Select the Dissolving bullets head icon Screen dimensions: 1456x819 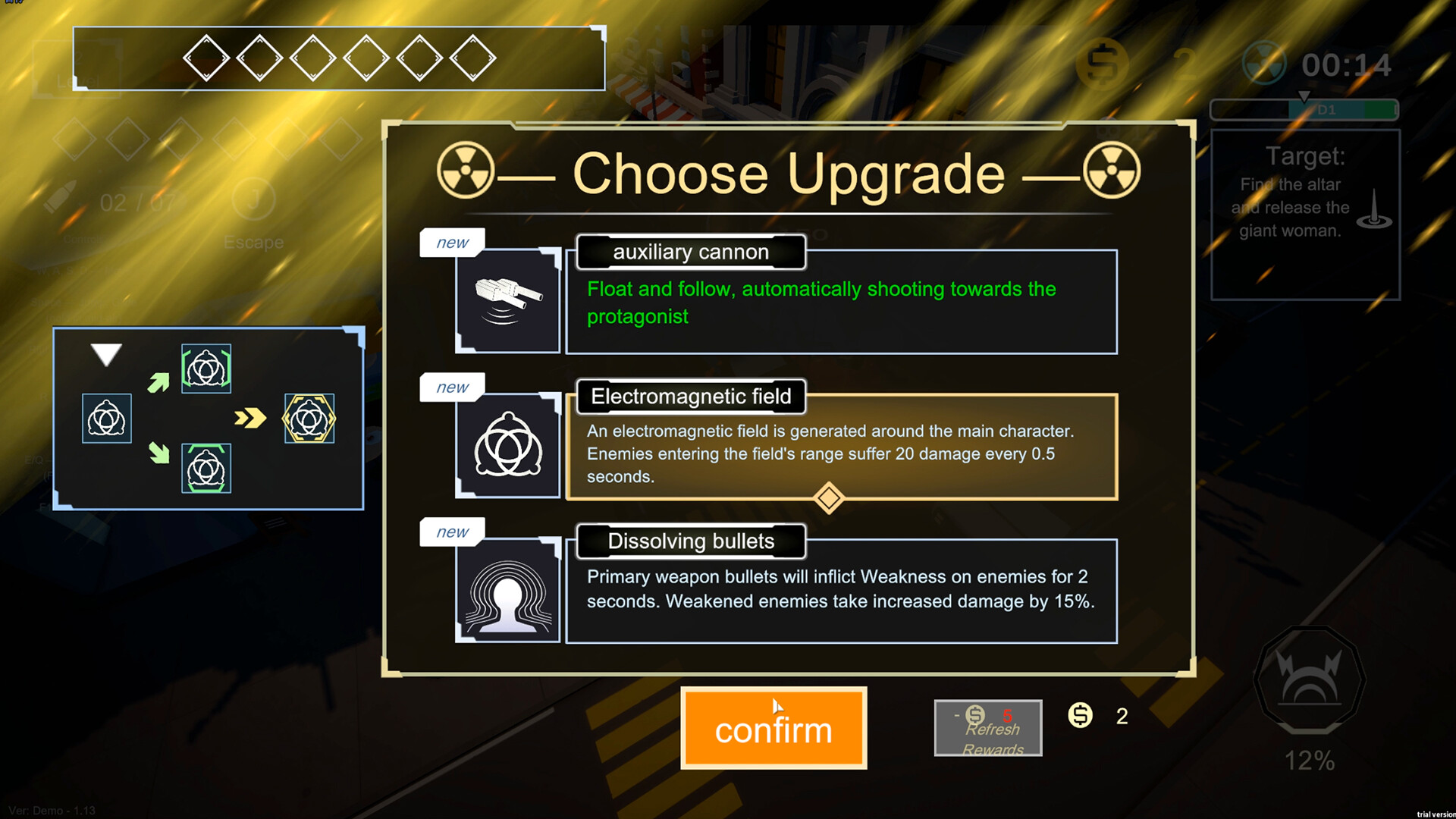[x=507, y=590]
